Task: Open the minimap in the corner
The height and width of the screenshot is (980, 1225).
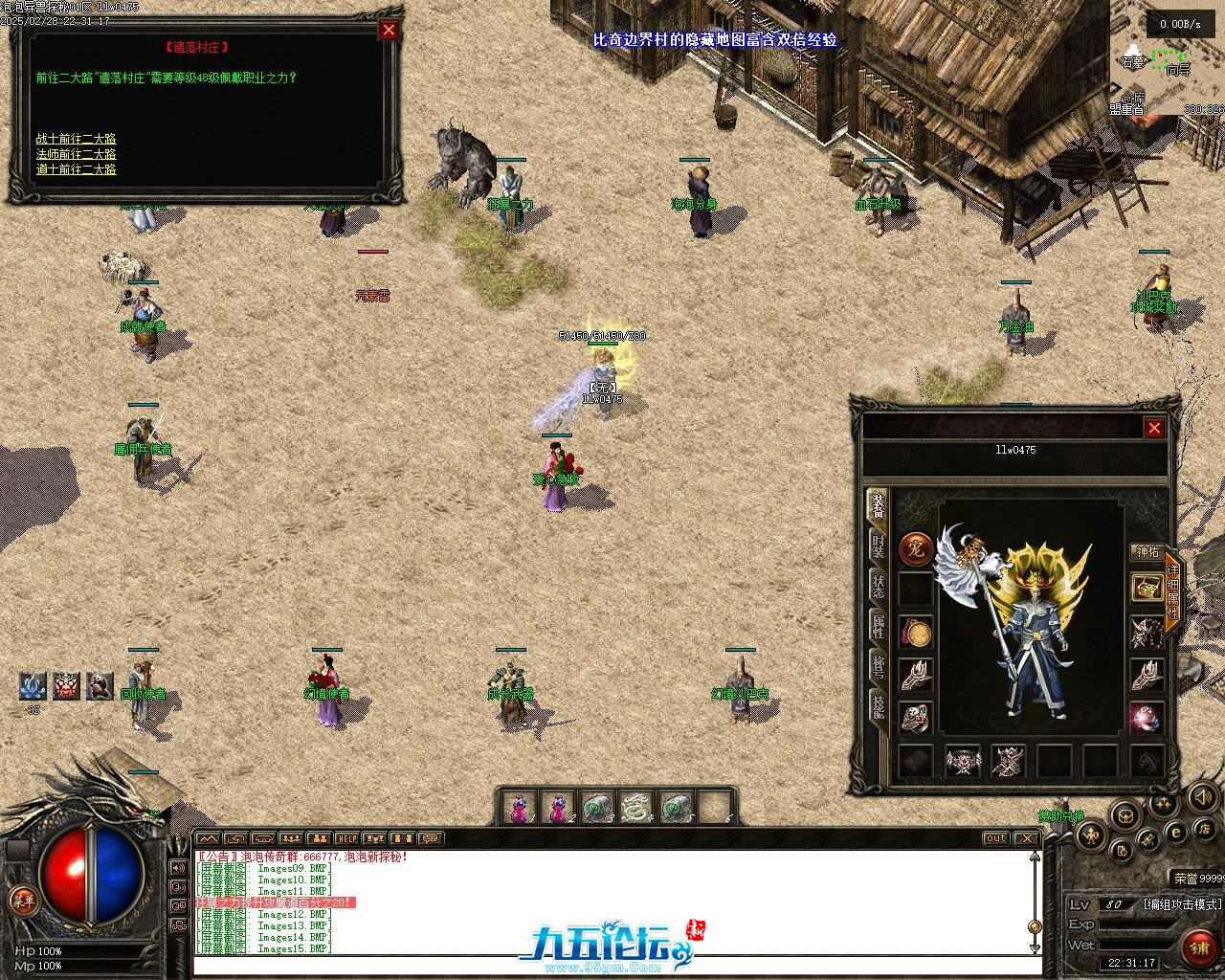Action: pyautogui.click(x=1168, y=57)
